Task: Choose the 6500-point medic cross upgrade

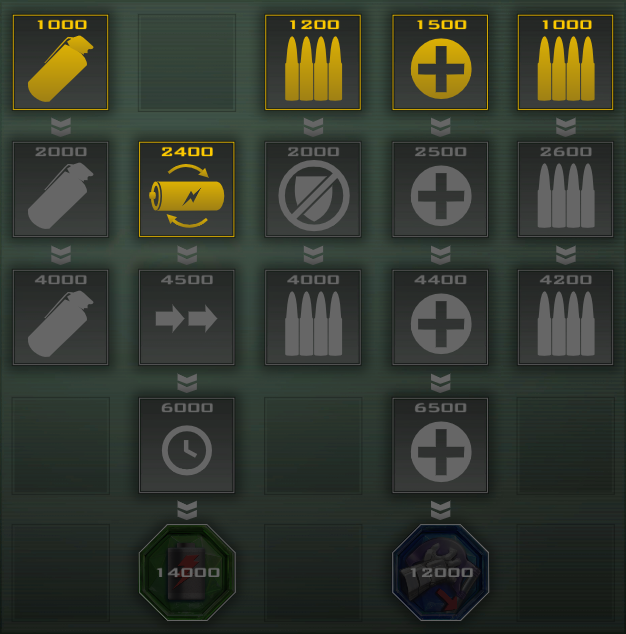Action: tap(440, 444)
